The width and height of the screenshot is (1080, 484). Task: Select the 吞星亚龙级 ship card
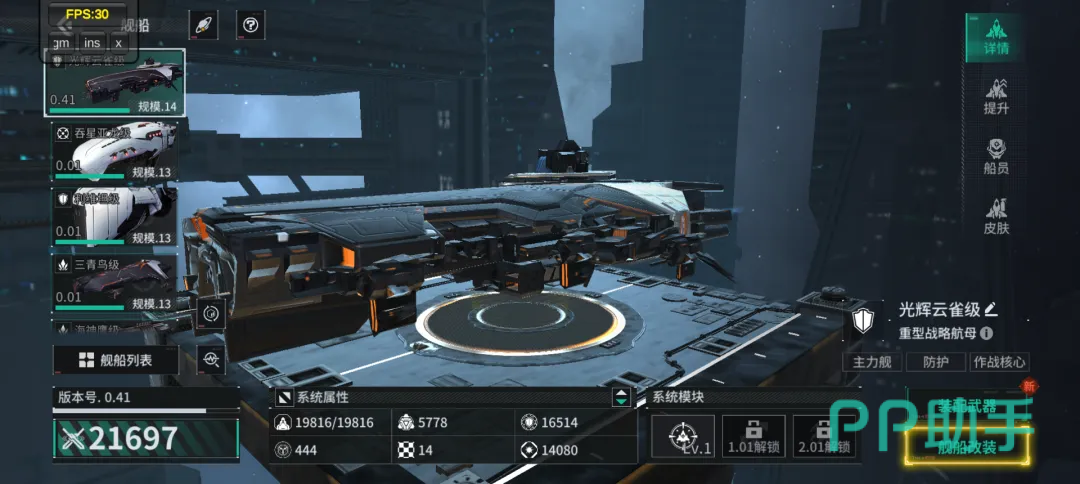click(x=114, y=152)
